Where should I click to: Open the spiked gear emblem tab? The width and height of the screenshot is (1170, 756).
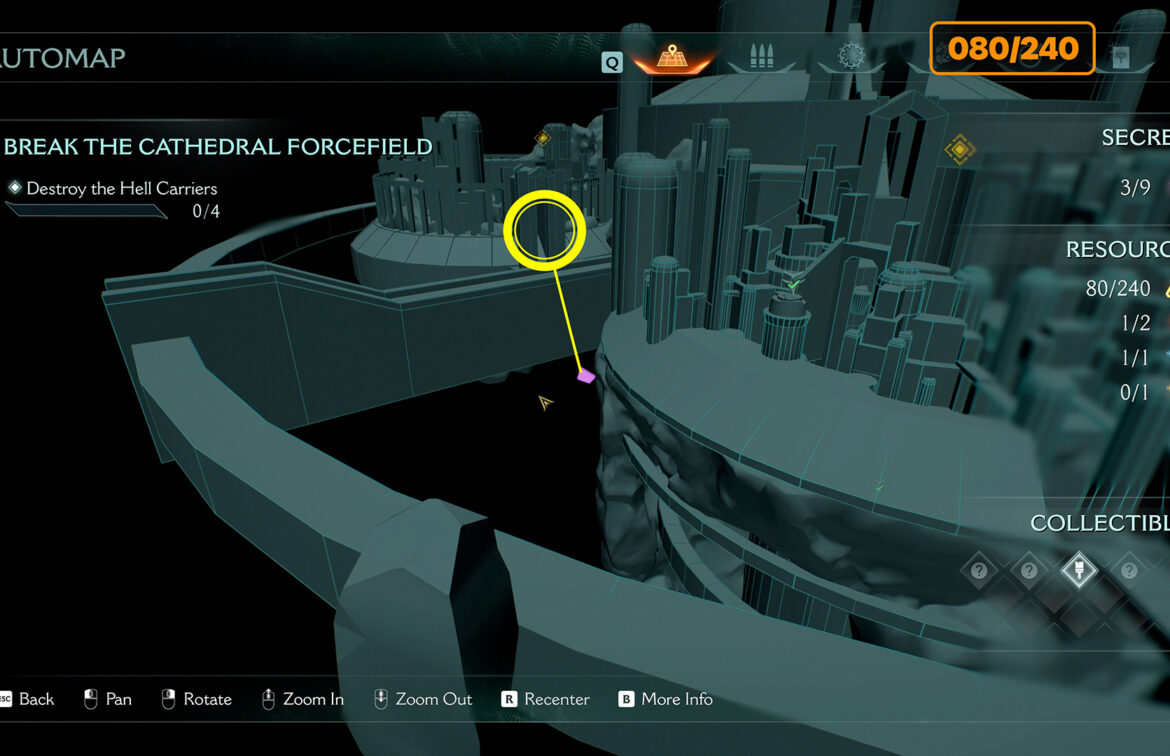click(850, 57)
